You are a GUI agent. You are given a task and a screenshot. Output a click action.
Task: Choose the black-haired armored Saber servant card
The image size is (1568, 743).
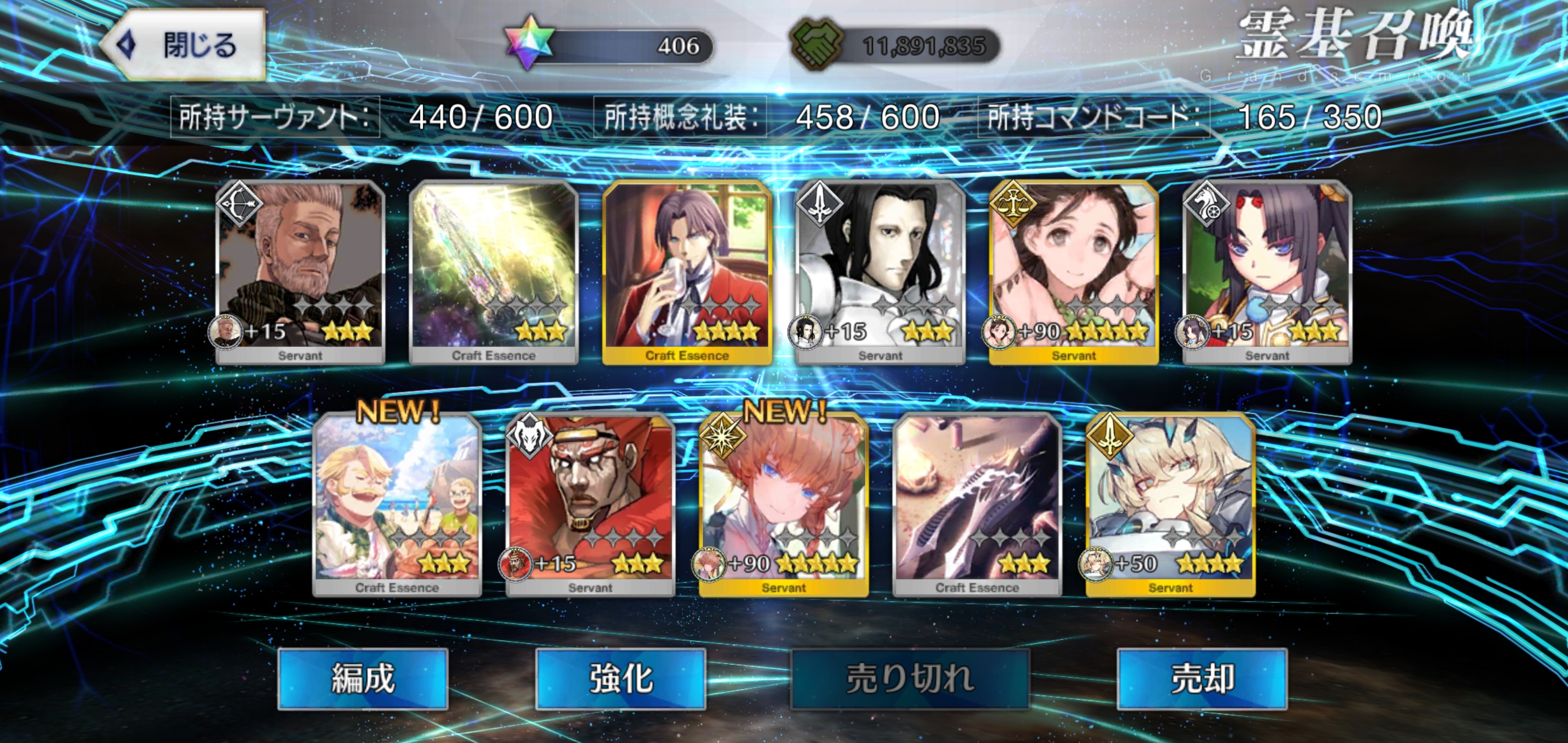click(880, 272)
